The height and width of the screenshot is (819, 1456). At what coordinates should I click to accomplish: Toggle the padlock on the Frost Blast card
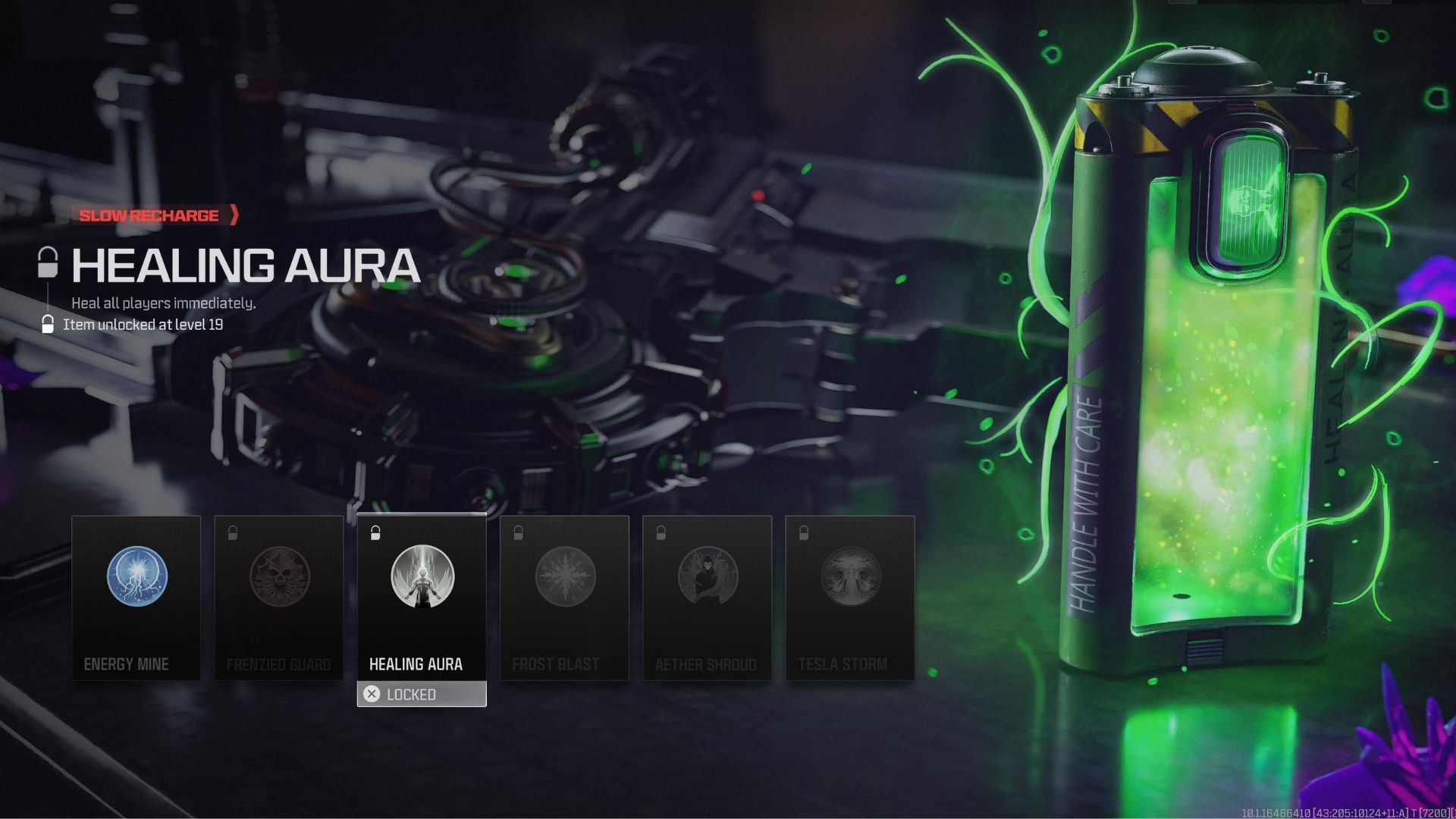tap(517, 531)
